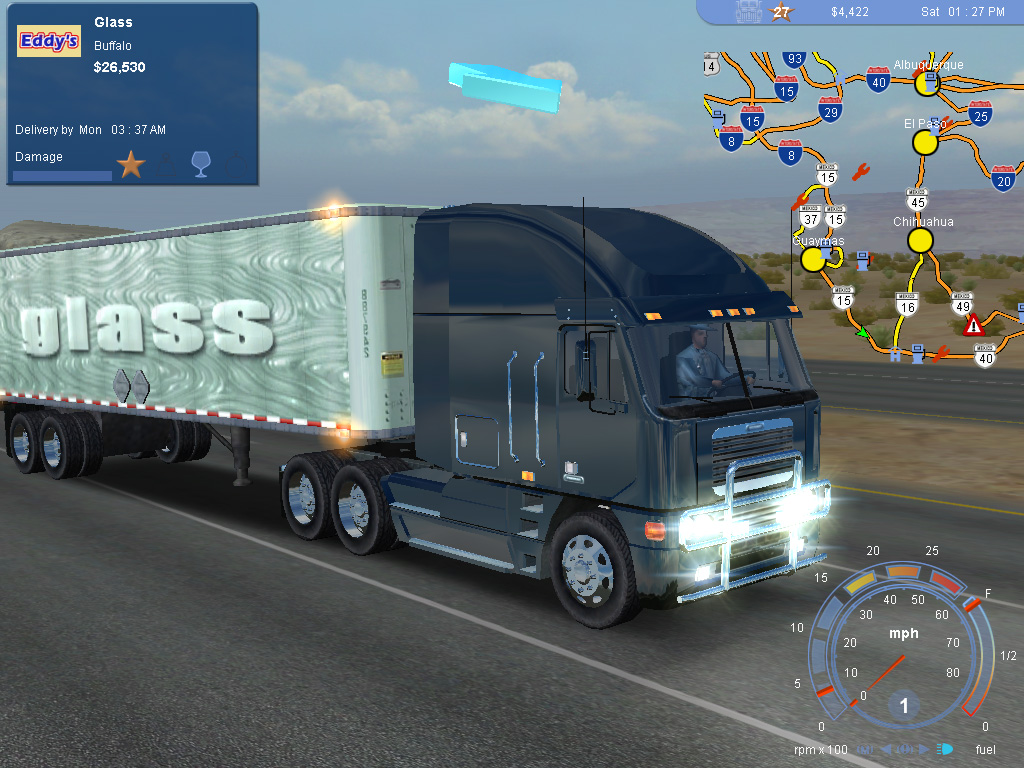Image resolution: width=1024 pixels, height=768 pixels.
Task: Click the fragile wine glass cargo icon
Action: 200,164
